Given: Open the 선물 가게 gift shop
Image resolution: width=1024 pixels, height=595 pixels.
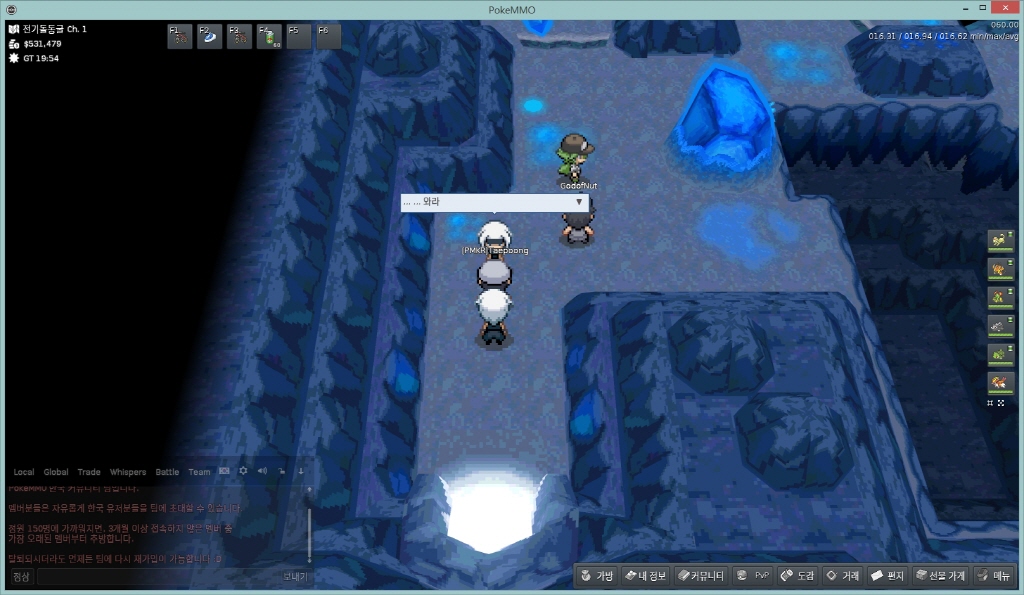Looking at the screenshot, I should pos(940,576).
